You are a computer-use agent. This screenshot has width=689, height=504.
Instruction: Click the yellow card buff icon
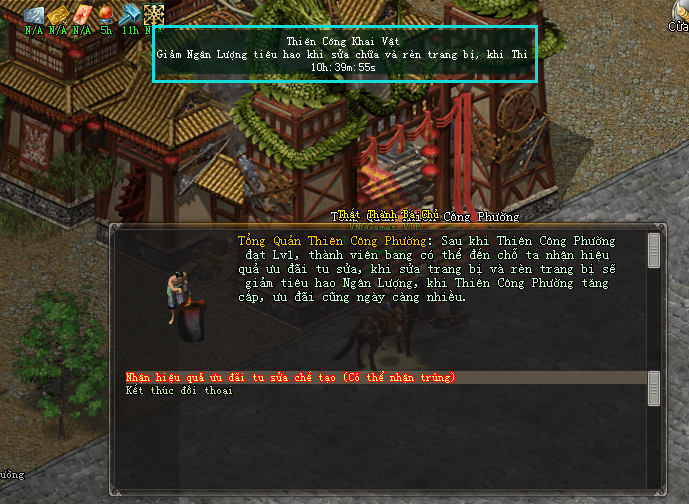(58, 14)
